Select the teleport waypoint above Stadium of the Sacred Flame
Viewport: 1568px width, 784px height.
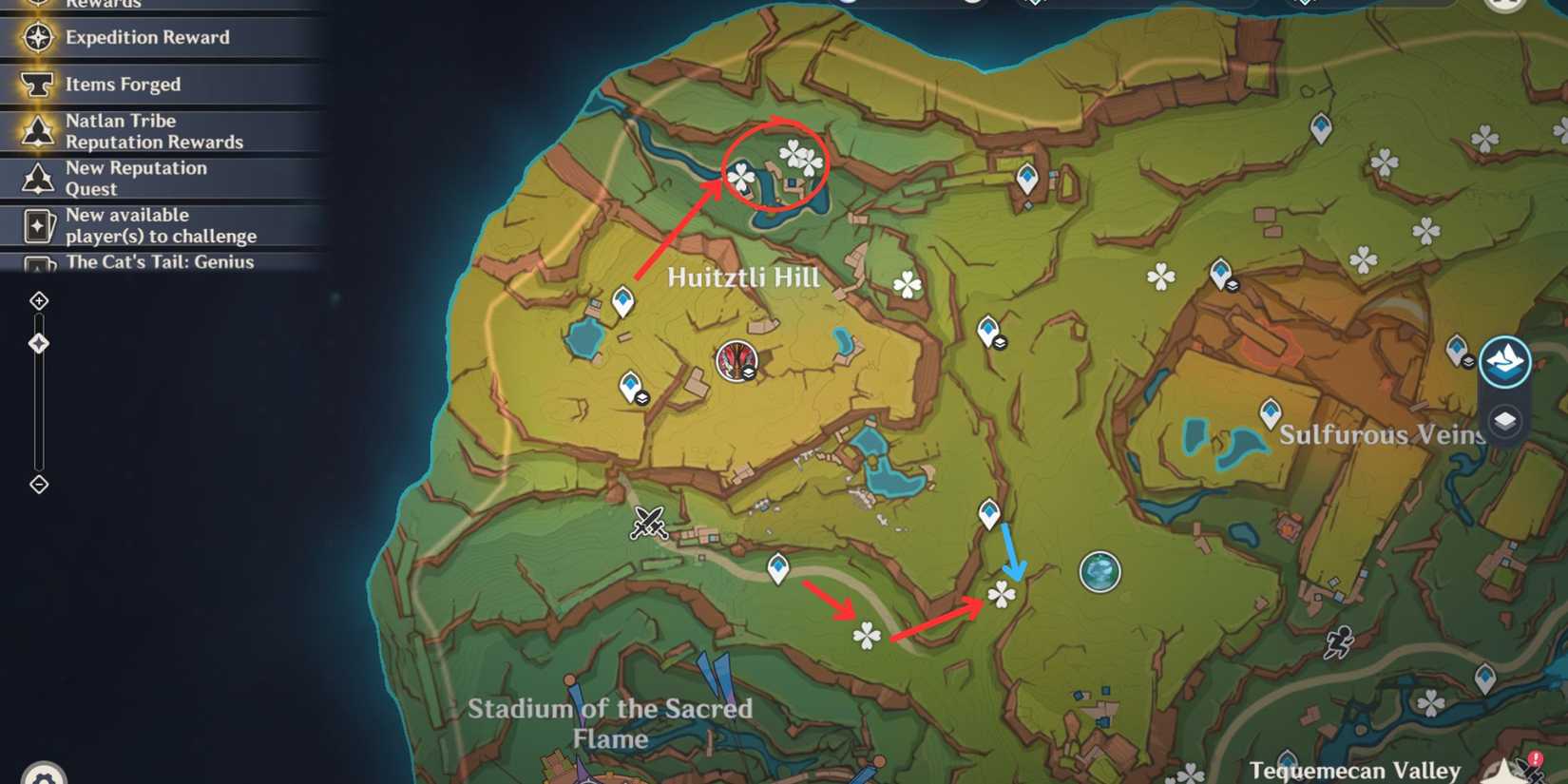click(779, 565)
